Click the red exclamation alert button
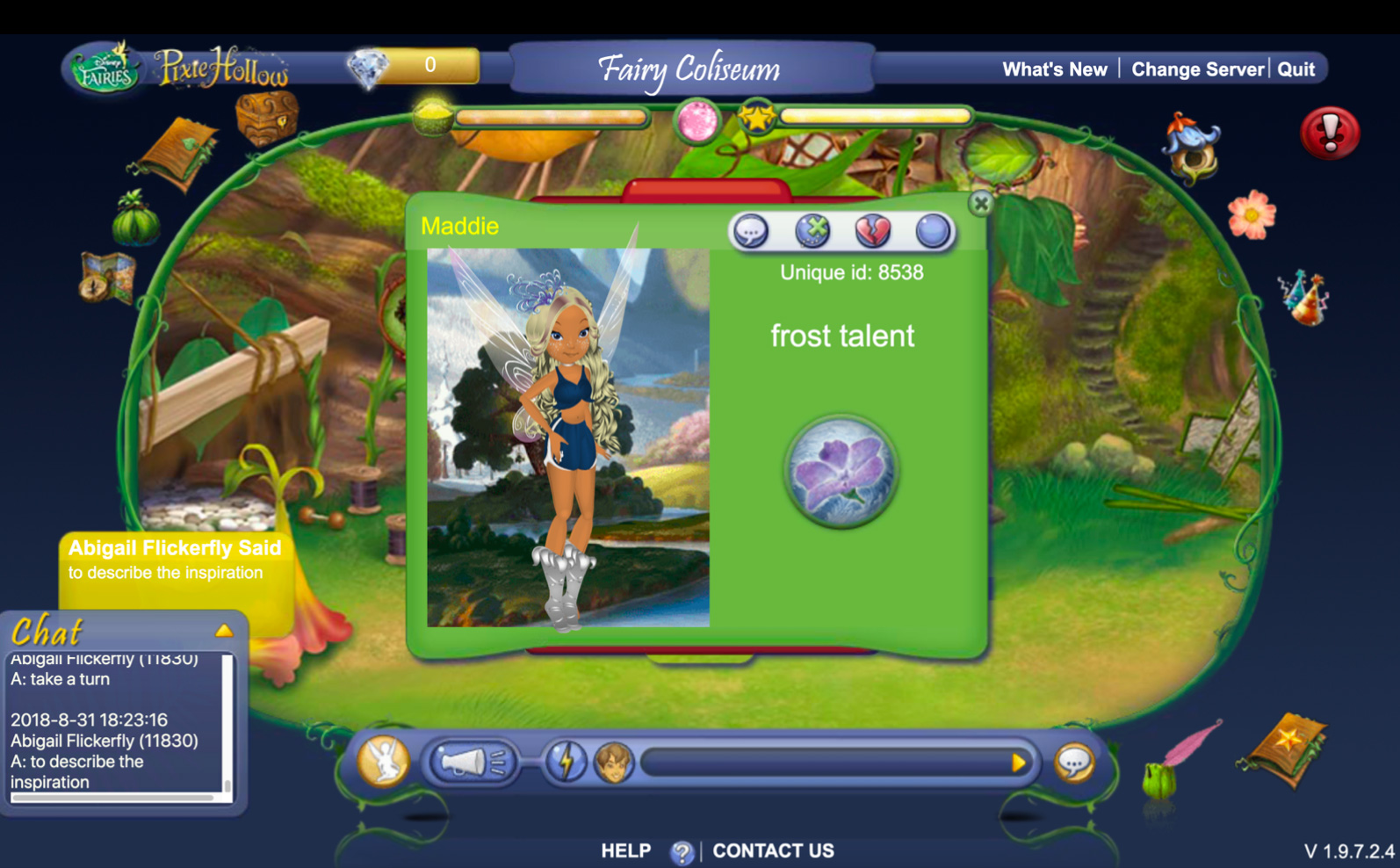 click(1330, 134)
